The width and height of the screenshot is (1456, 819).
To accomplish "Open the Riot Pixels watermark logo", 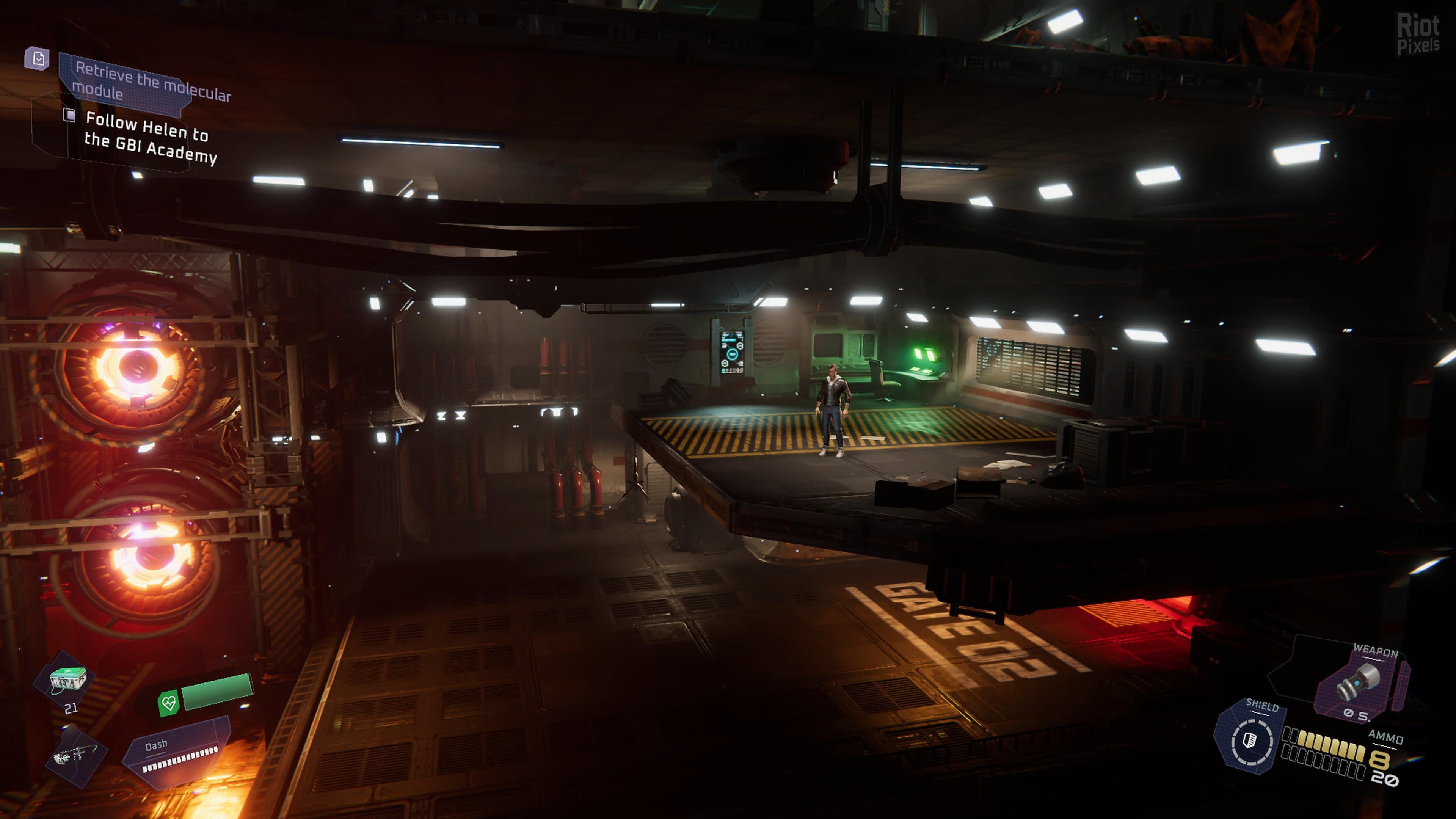I will (x=1418, y=34).
